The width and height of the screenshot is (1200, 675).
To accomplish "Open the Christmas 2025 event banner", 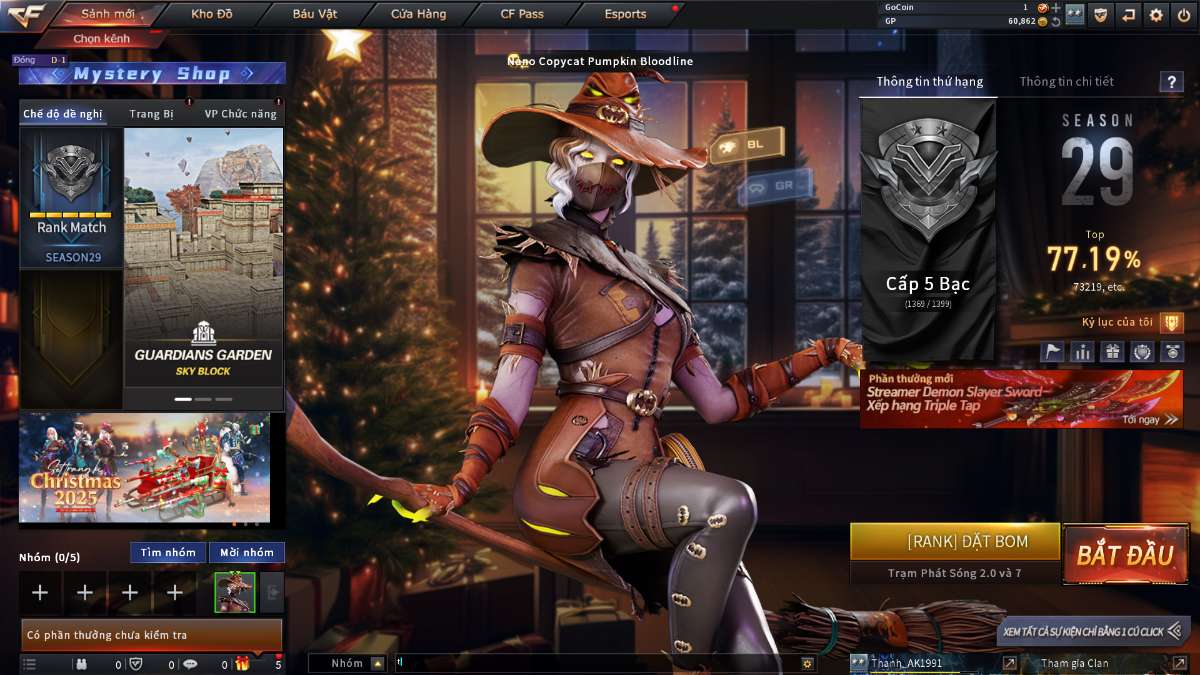I will 144,468.
